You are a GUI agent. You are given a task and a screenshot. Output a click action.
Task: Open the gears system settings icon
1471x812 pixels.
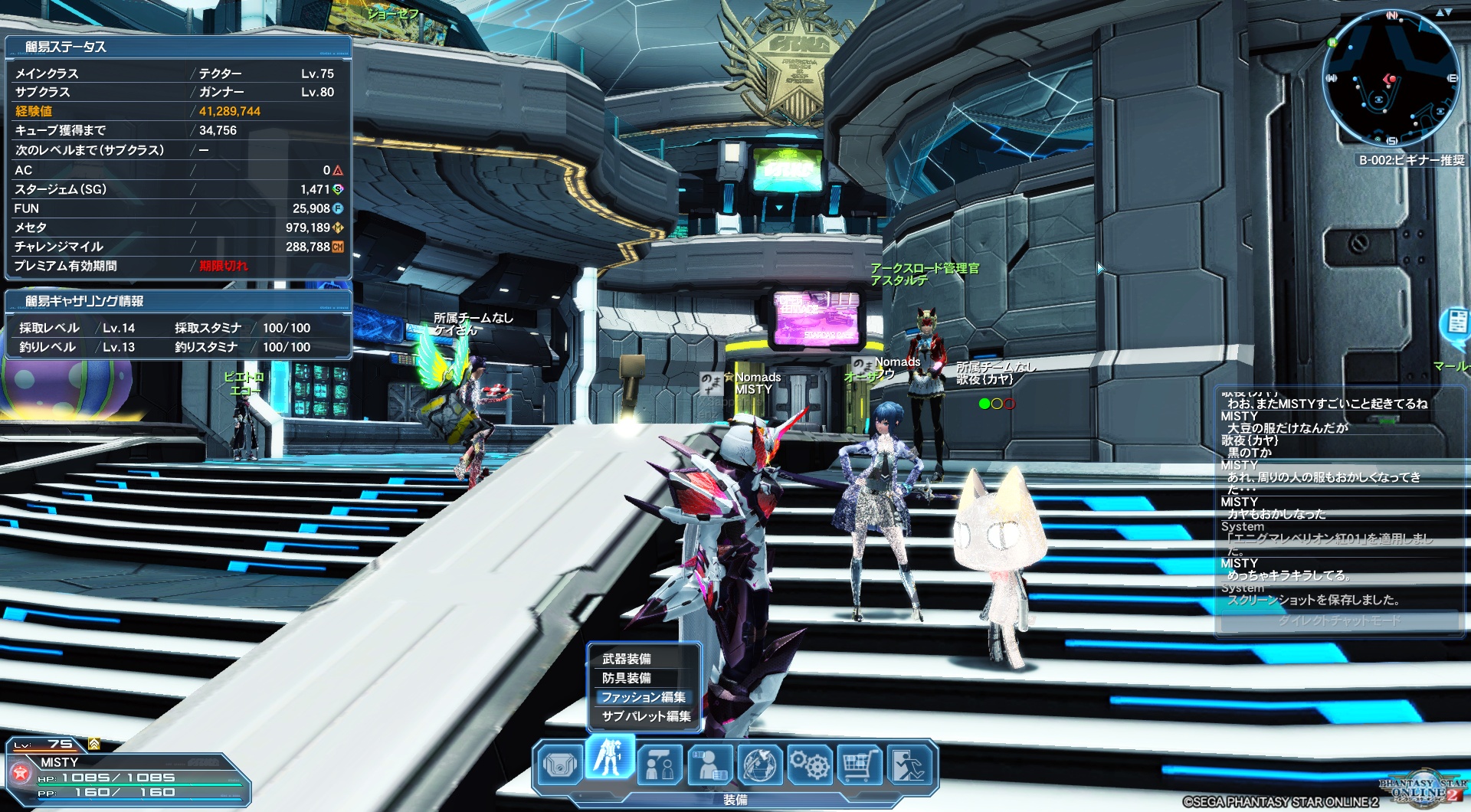tap(810, 765)
